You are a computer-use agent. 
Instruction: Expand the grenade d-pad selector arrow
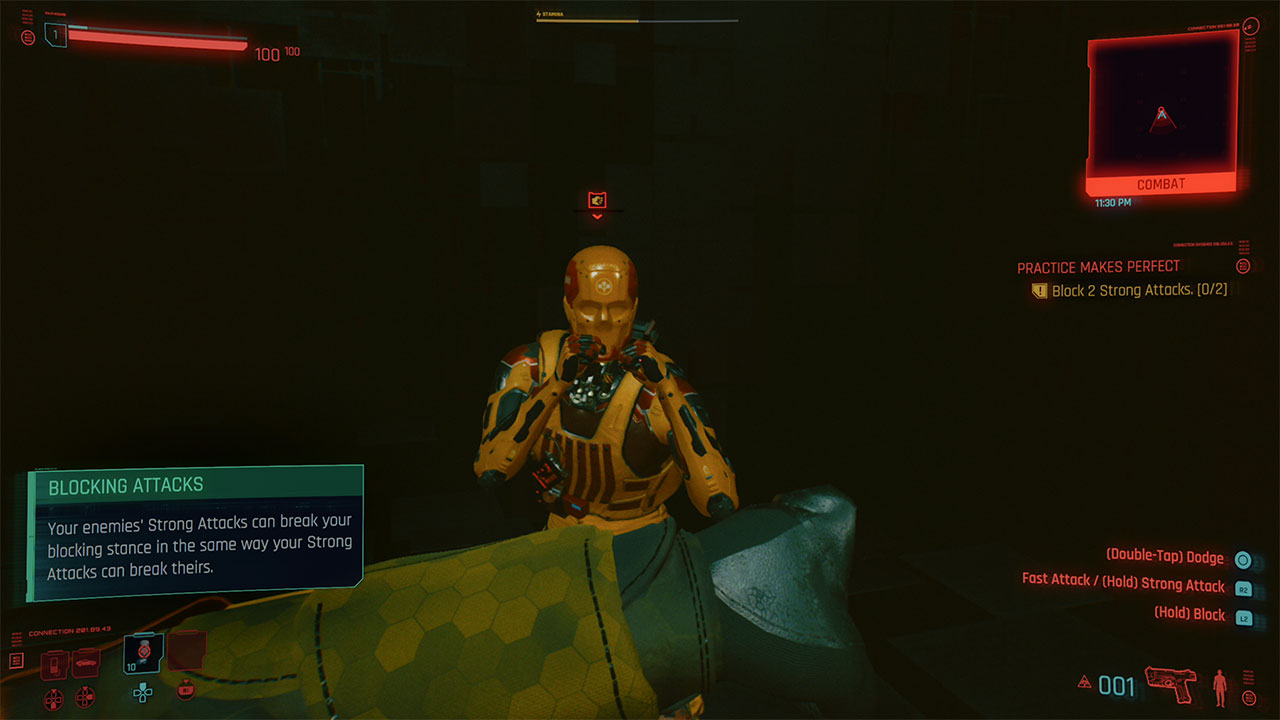[x=143, y=693]
